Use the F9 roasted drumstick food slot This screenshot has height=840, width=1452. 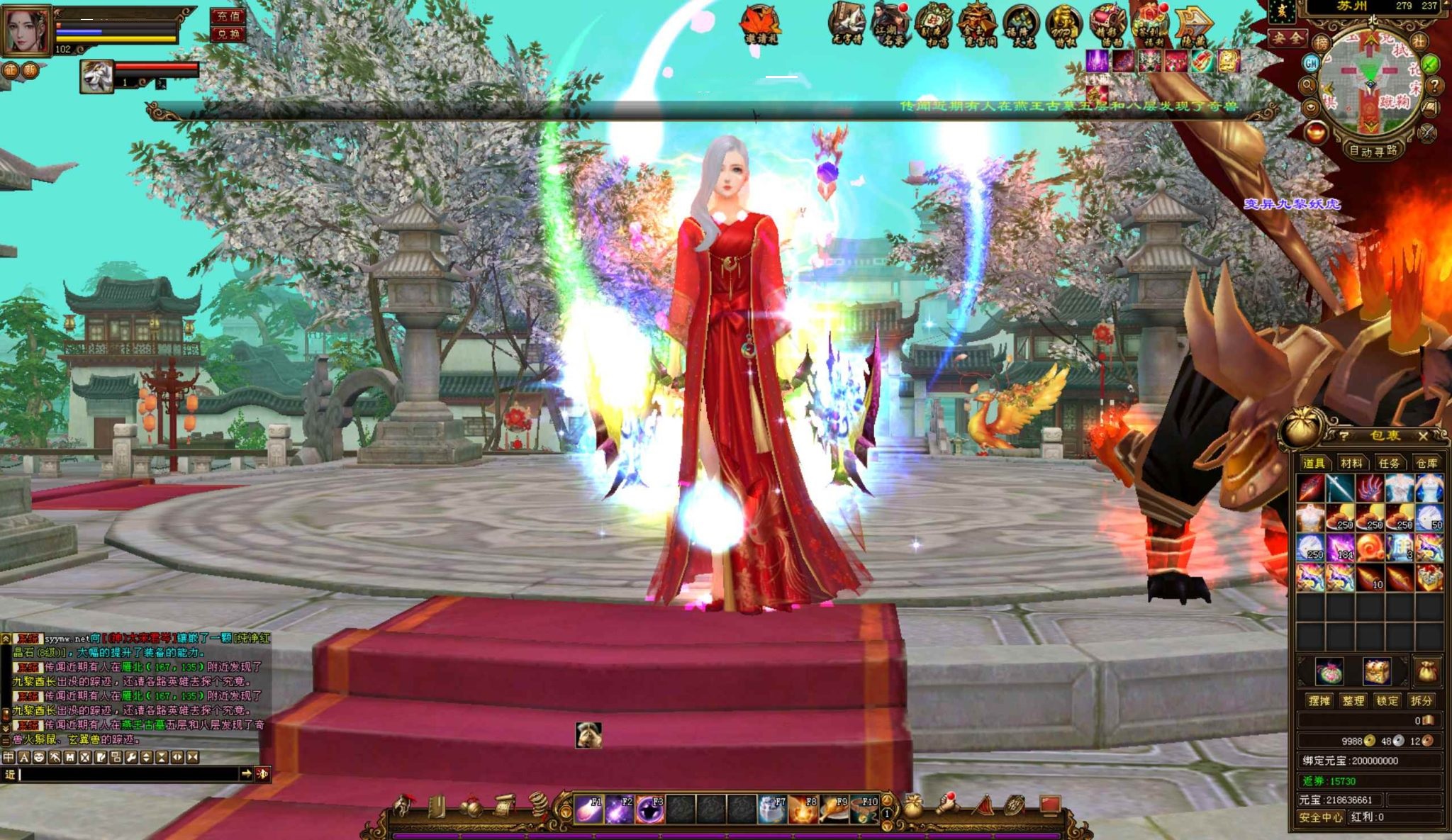pyautogui.click(x=832, y=810)
